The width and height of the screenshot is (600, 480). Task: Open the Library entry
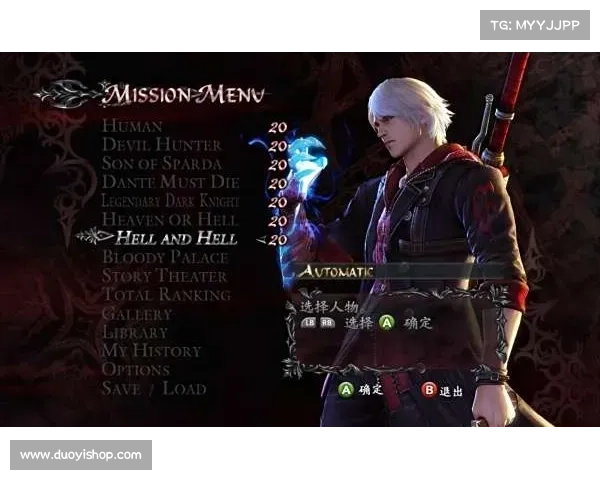[x=135, y=332]
